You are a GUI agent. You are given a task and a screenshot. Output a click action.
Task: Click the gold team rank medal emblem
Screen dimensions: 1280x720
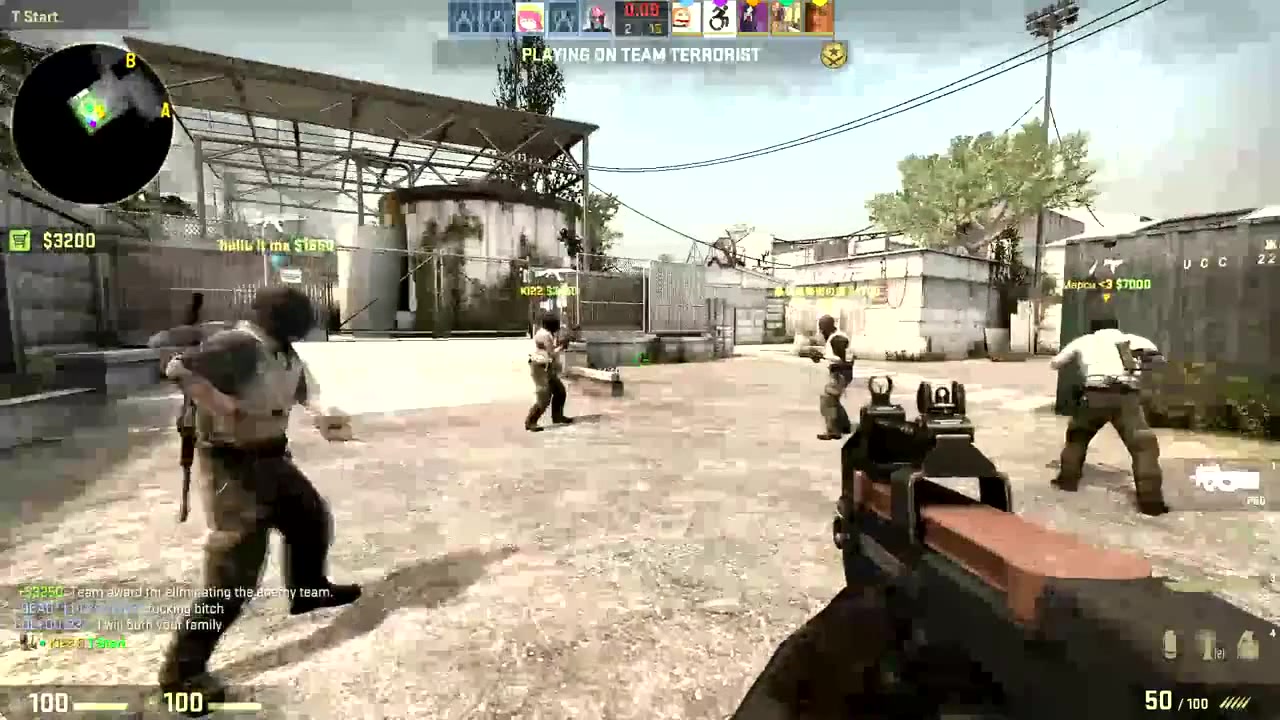coord(832,55)
